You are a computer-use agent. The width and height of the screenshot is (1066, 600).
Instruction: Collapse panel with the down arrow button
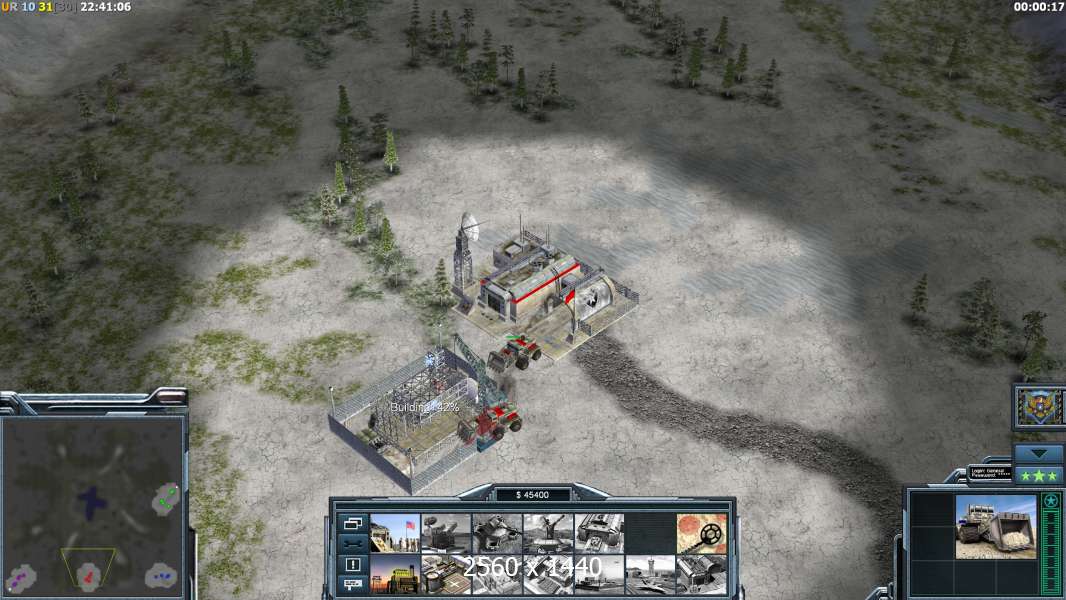click(1039, 453)
